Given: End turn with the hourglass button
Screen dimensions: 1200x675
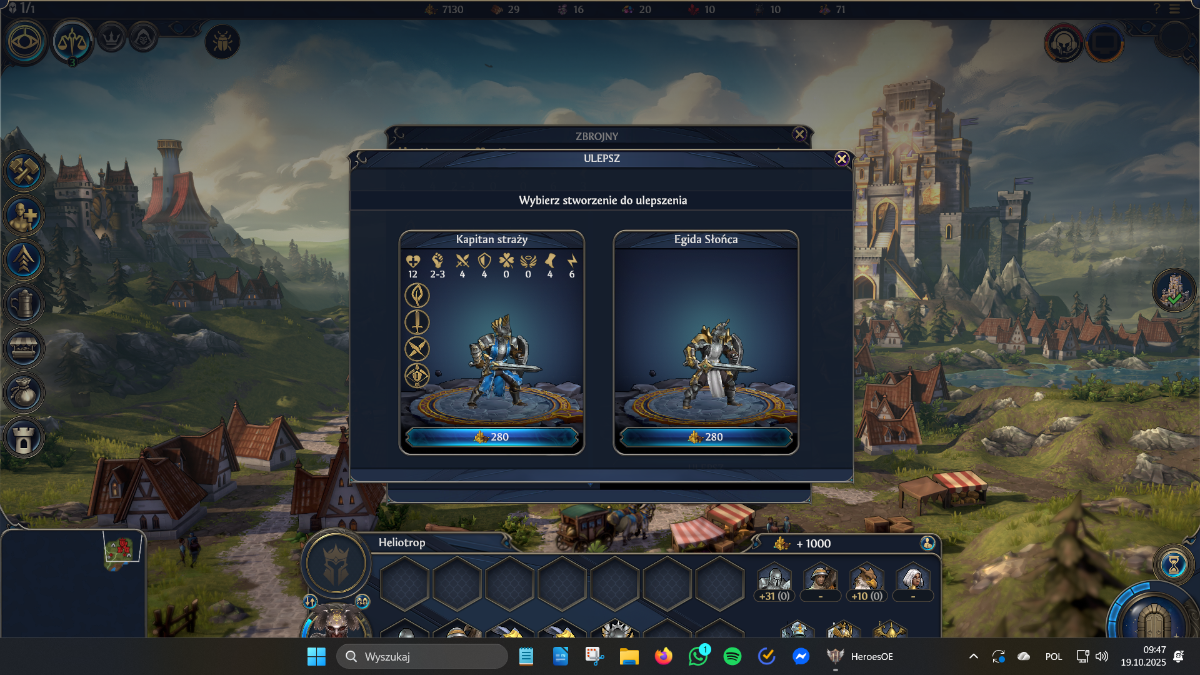Looking at the screenshot, I should [1170, 562].
